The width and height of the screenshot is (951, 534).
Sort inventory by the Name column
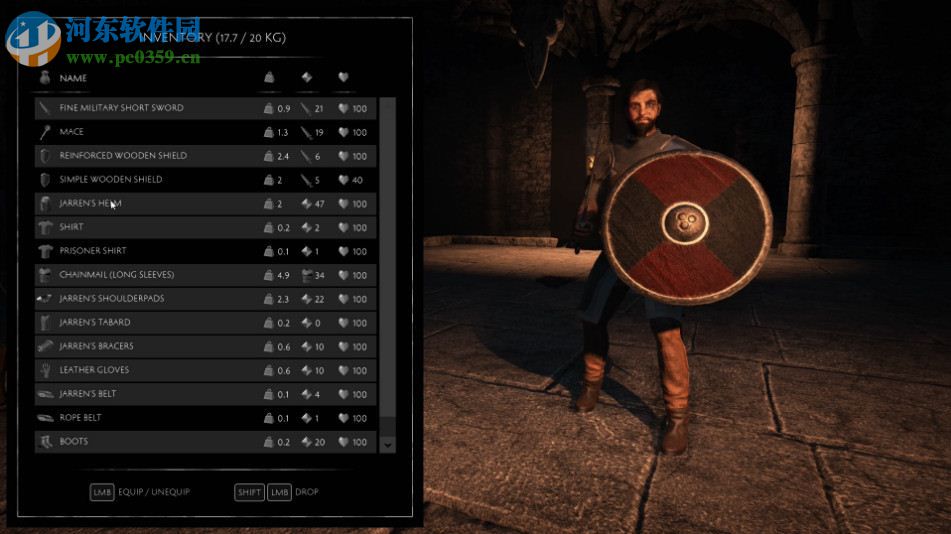coord(73,78)
